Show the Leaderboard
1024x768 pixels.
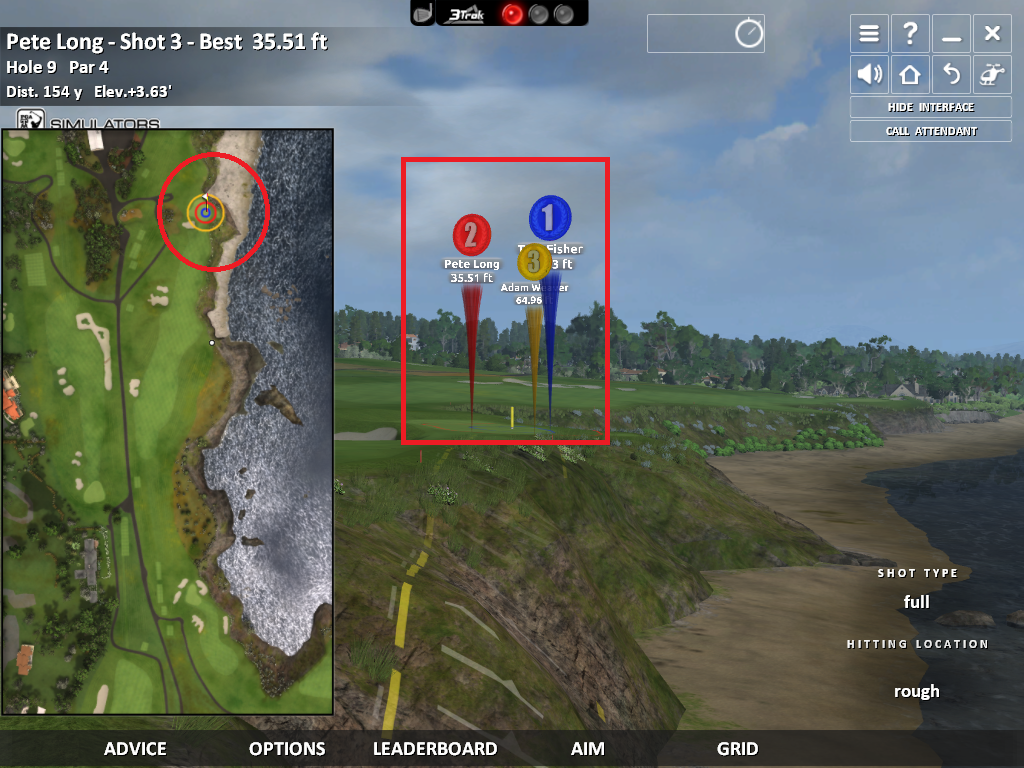435,748
